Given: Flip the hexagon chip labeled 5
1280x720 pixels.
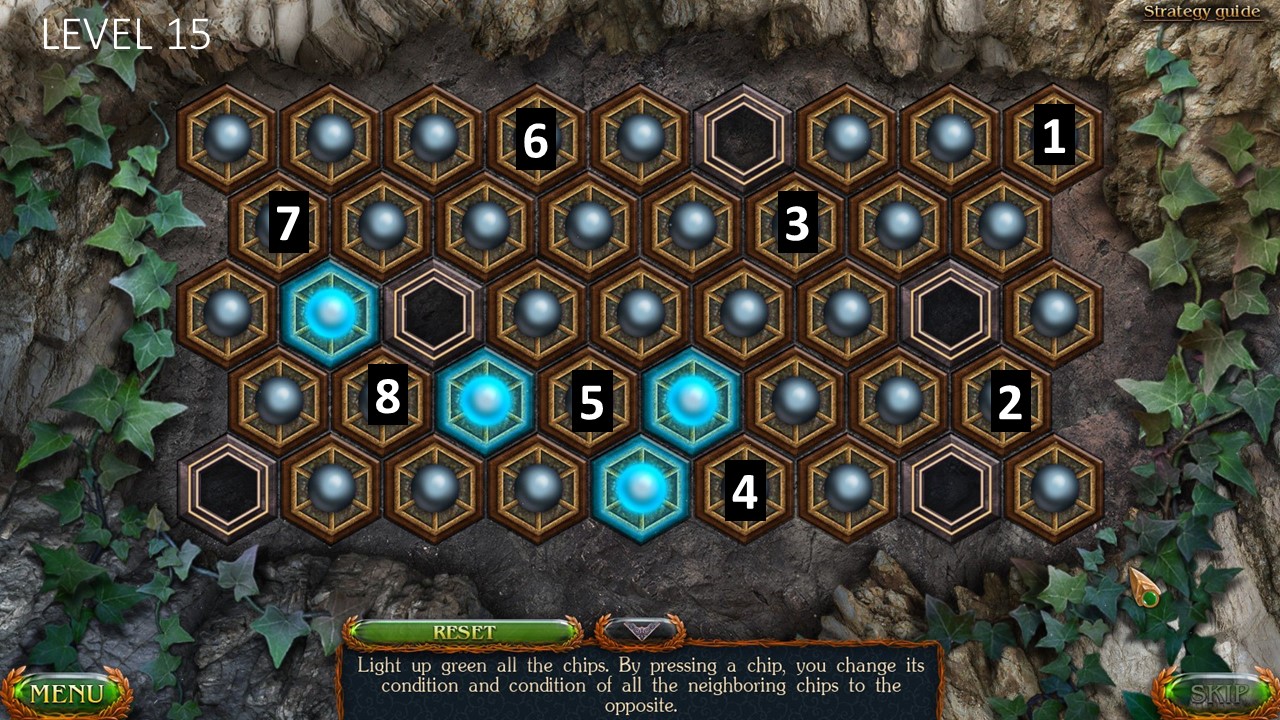Looking at the screenshot, I should click(590, 401).
